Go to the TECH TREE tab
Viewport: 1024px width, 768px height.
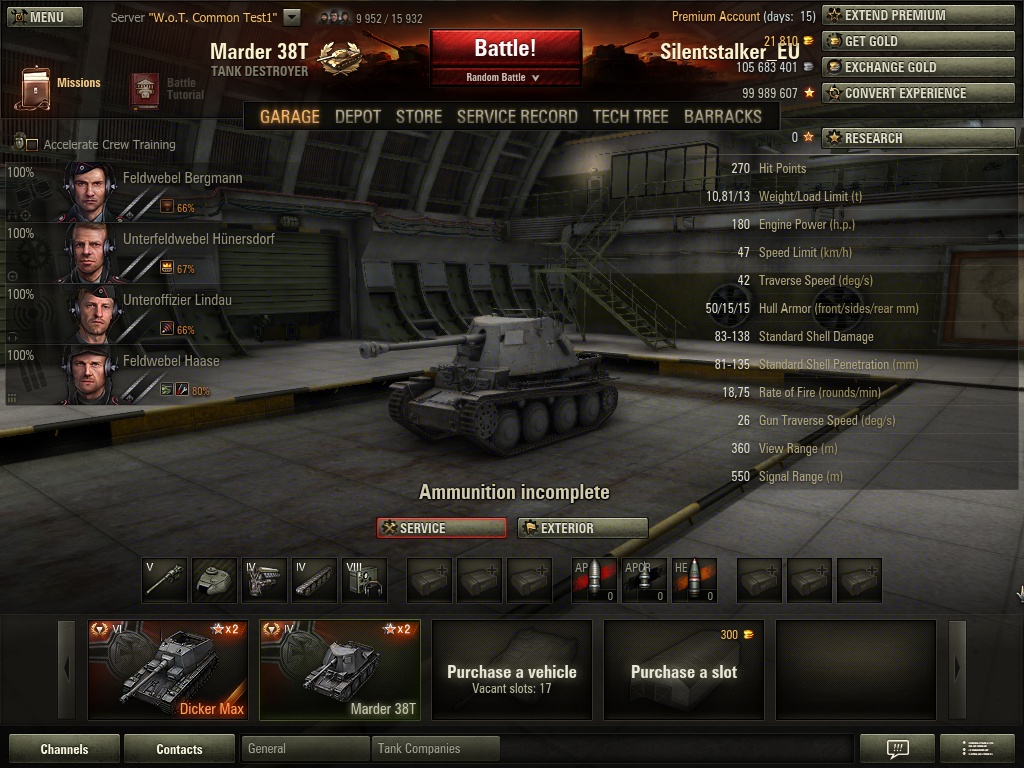coord(630,116)
